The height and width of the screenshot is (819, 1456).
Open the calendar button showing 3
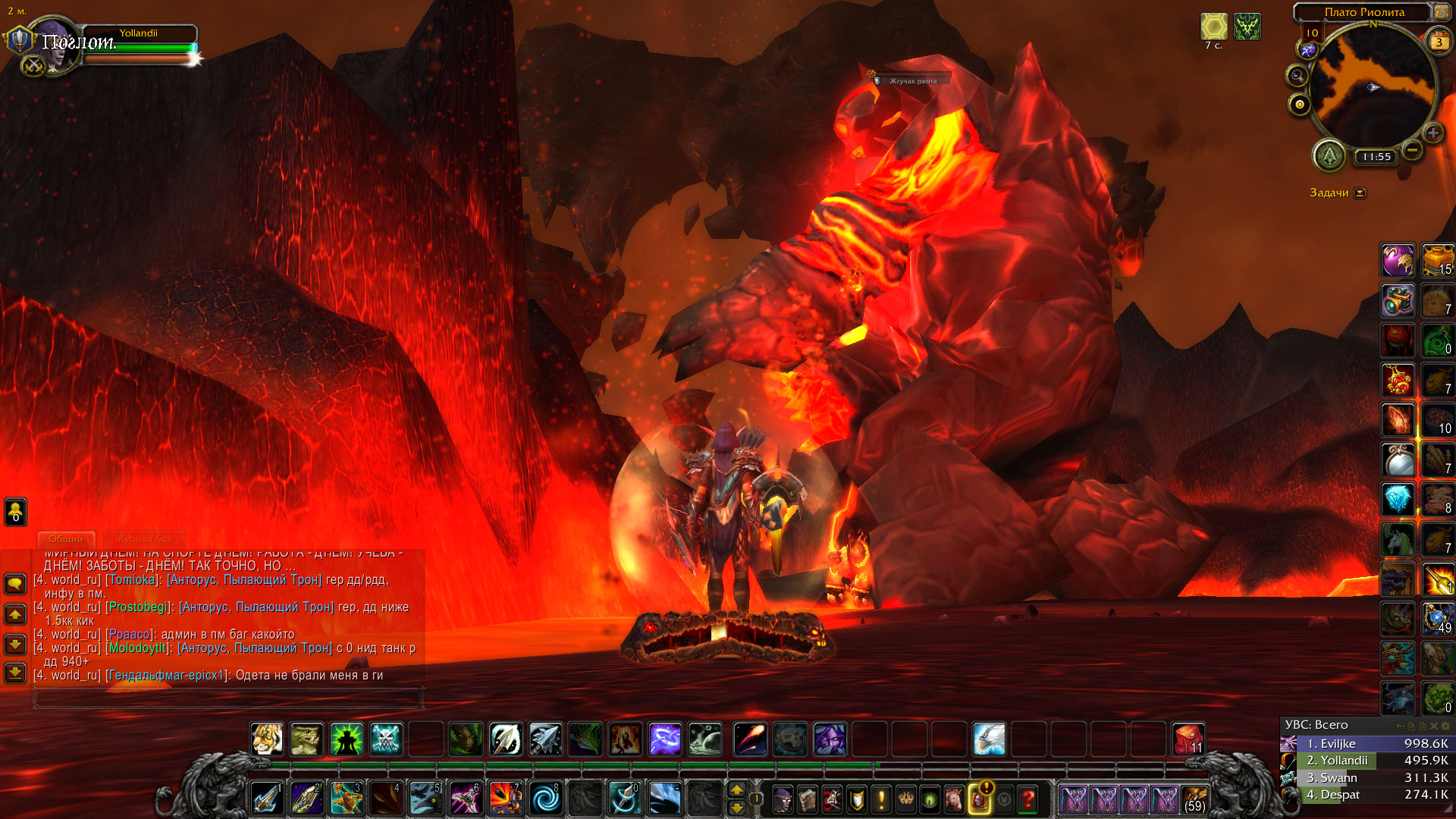click(1438, 42)
